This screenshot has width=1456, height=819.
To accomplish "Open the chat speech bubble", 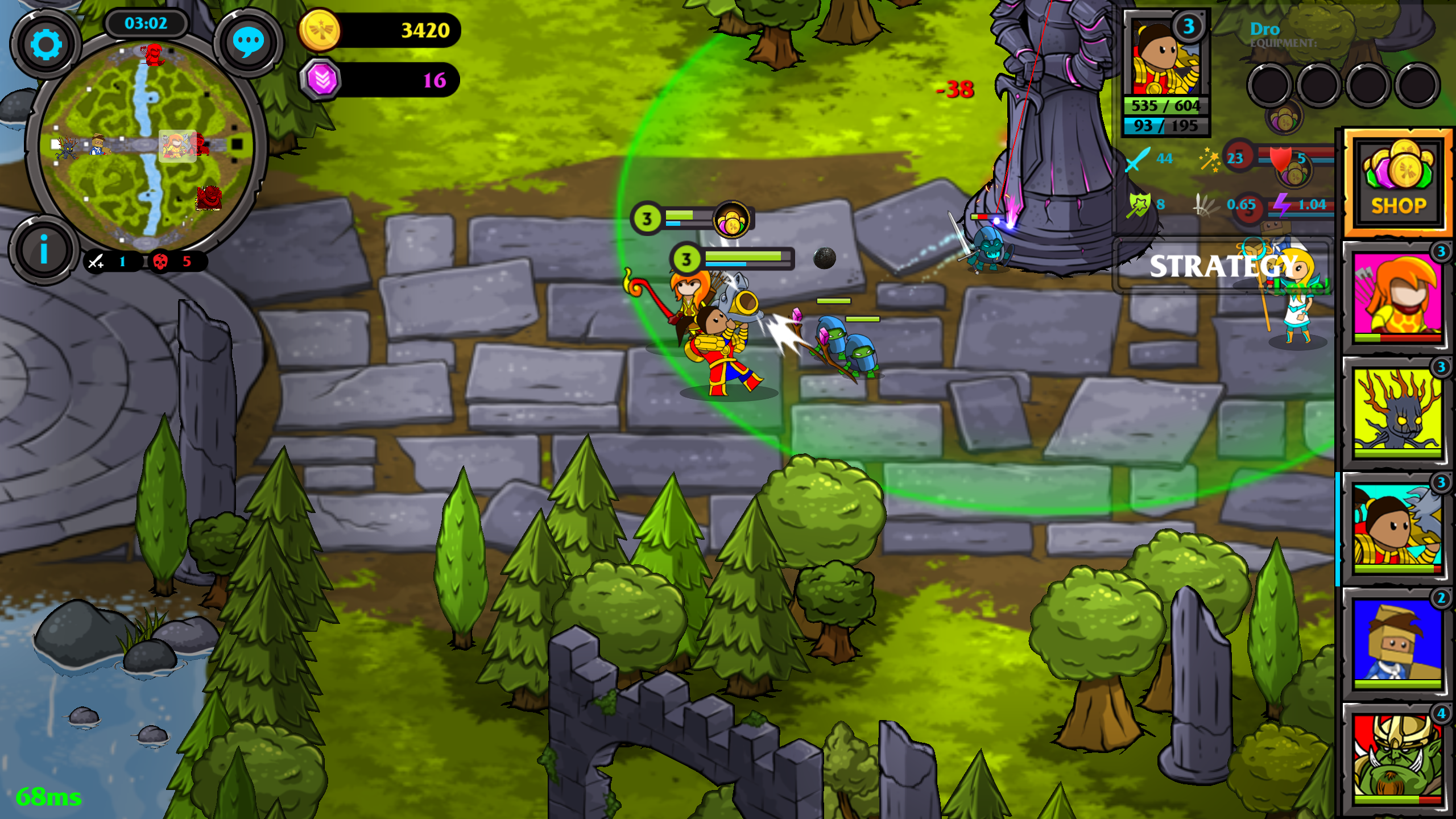I will tap(248, 43).
